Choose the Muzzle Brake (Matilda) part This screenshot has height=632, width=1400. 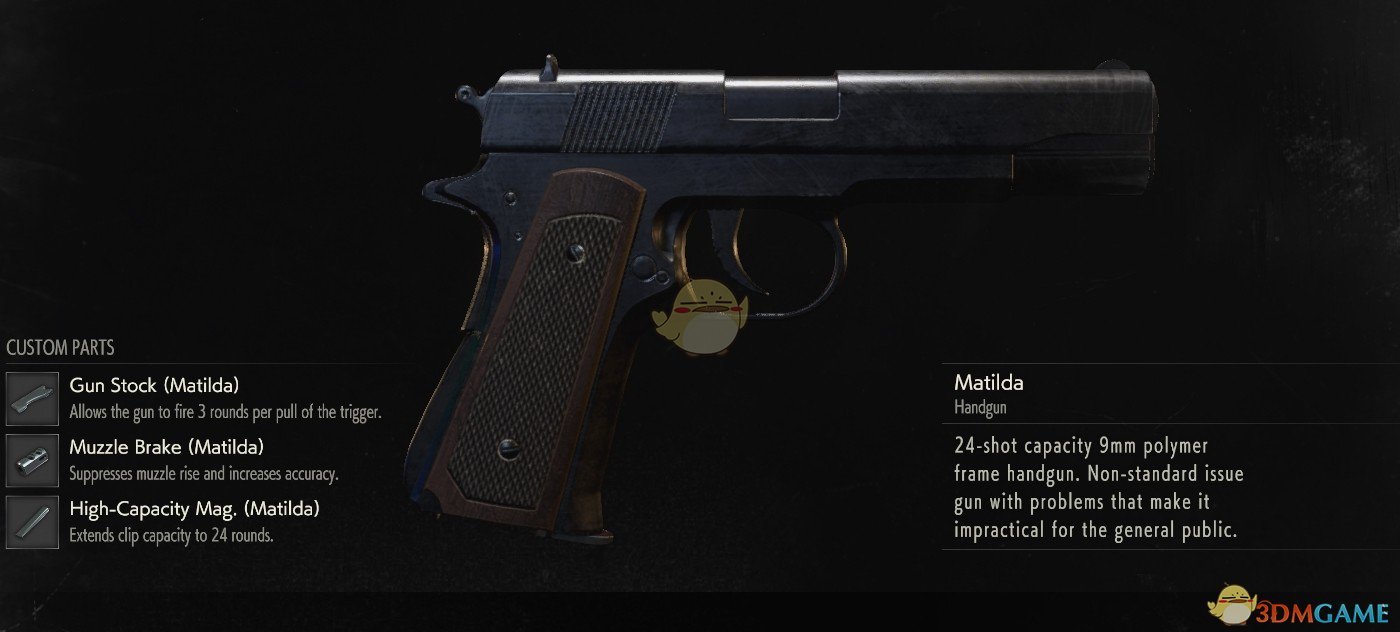coord(166,448)
